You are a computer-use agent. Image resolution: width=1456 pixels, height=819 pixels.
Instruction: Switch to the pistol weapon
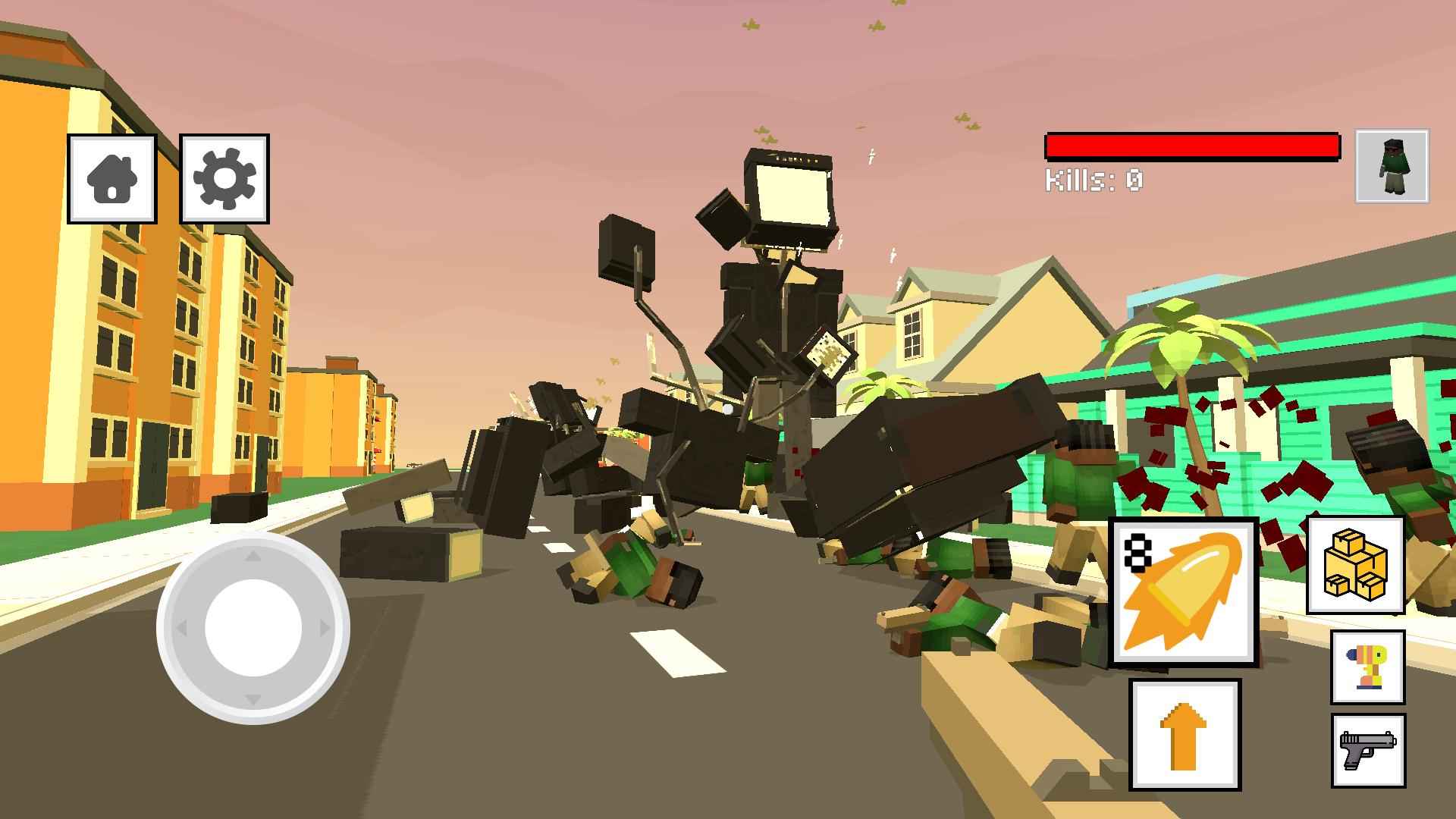click(1367, 750)
